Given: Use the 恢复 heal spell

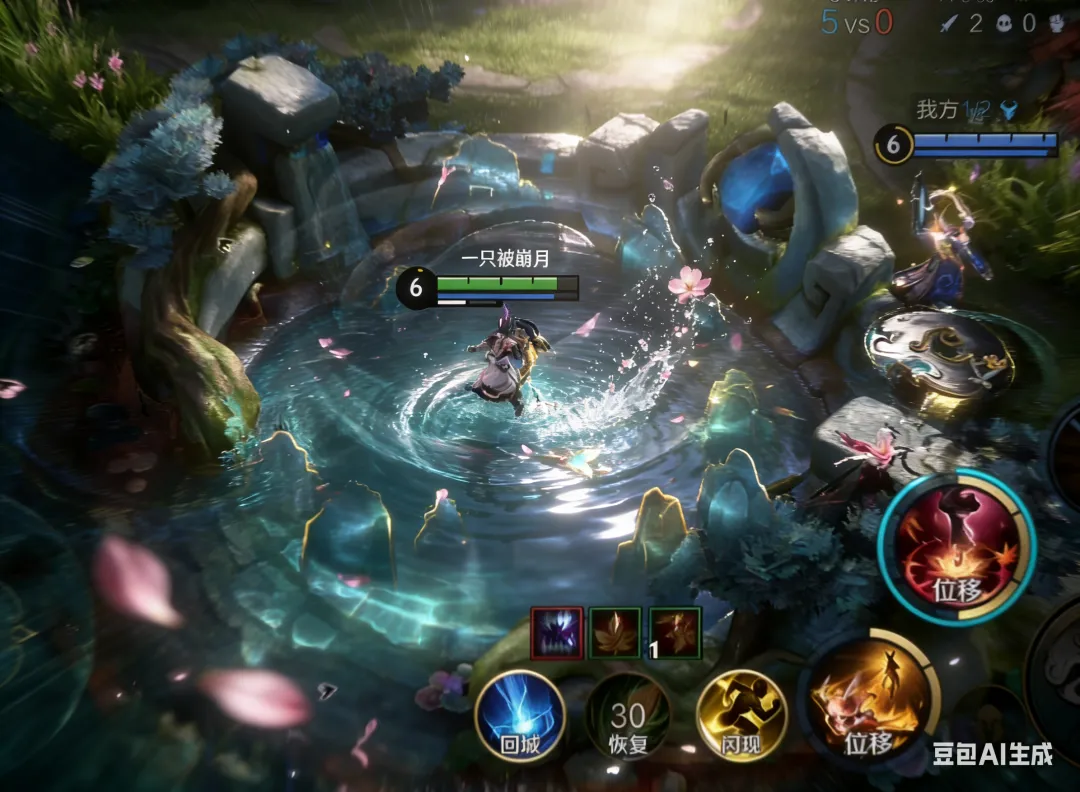Looking at the screenshot, I should (x=628, y=715).
